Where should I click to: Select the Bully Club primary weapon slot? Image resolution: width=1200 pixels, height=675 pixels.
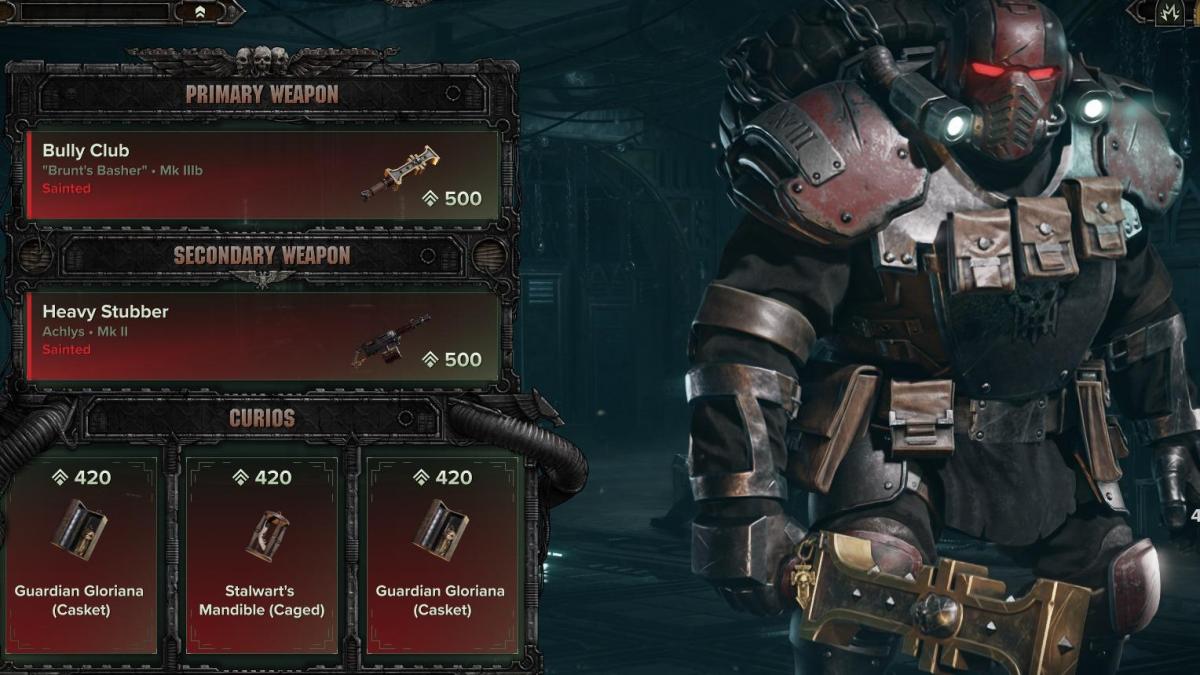262,175
